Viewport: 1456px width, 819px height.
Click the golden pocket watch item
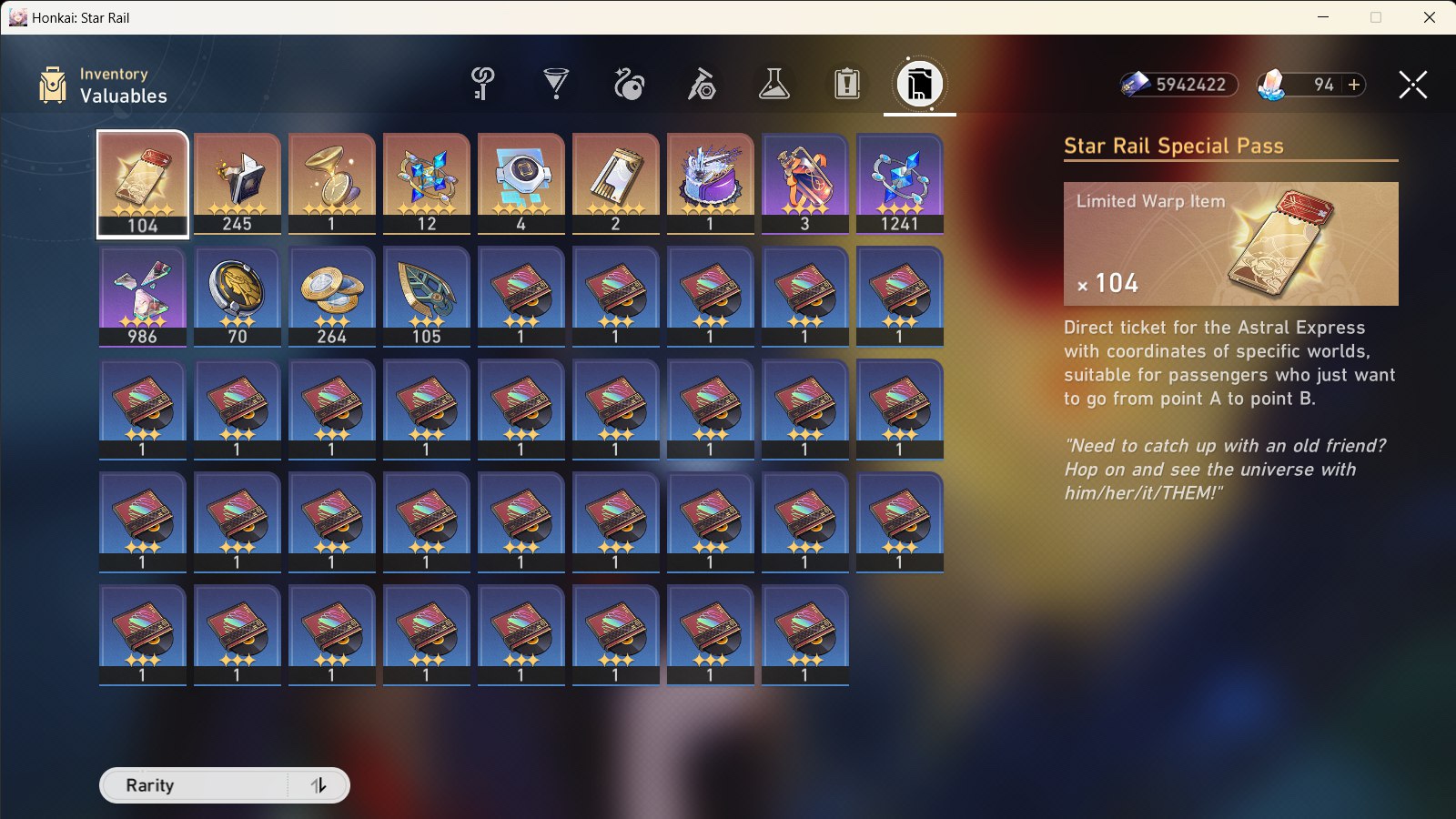point(331,182)
